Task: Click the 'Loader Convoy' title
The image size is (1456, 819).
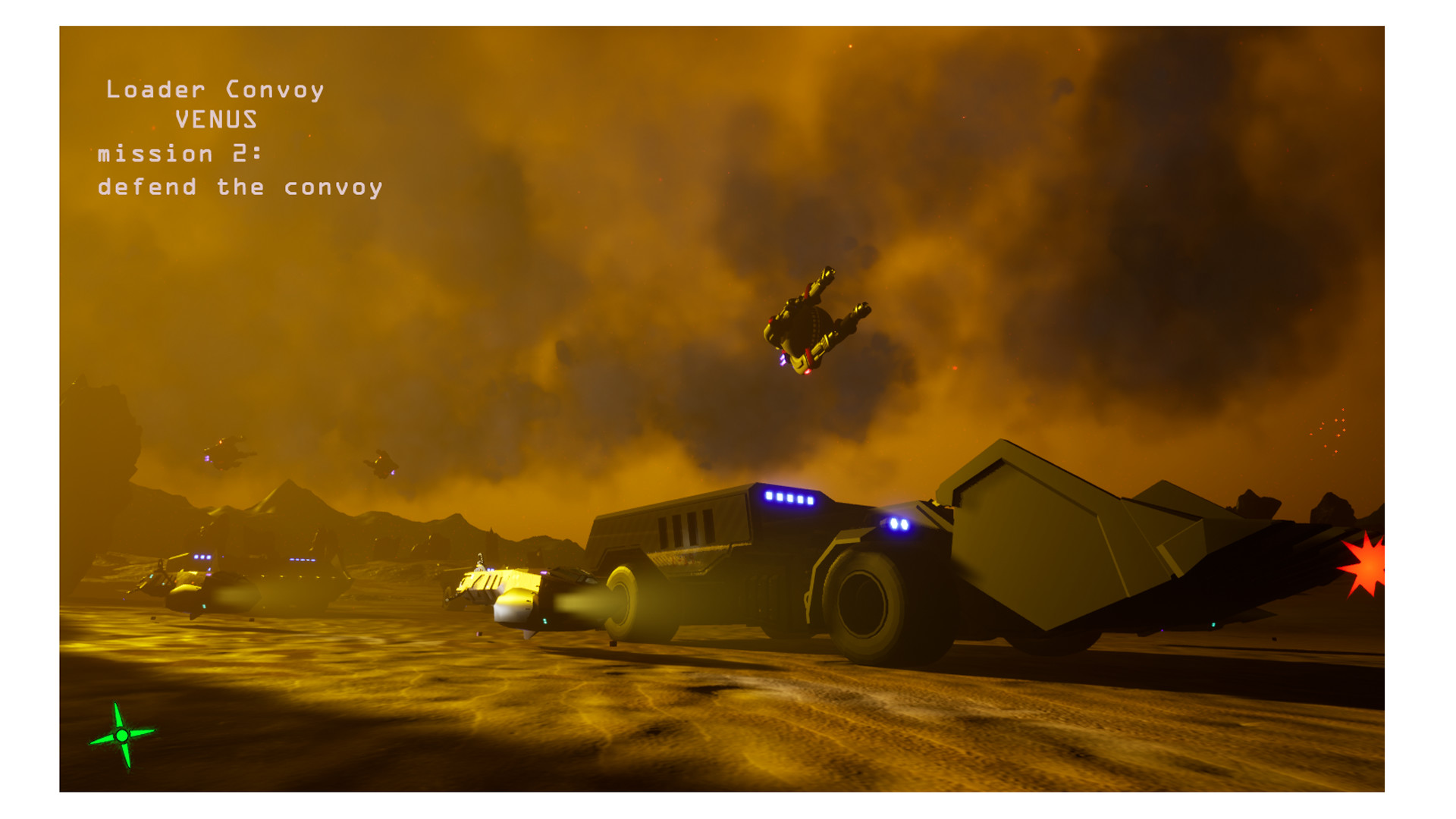Action: pyautogui.click(x=216, y=89)
